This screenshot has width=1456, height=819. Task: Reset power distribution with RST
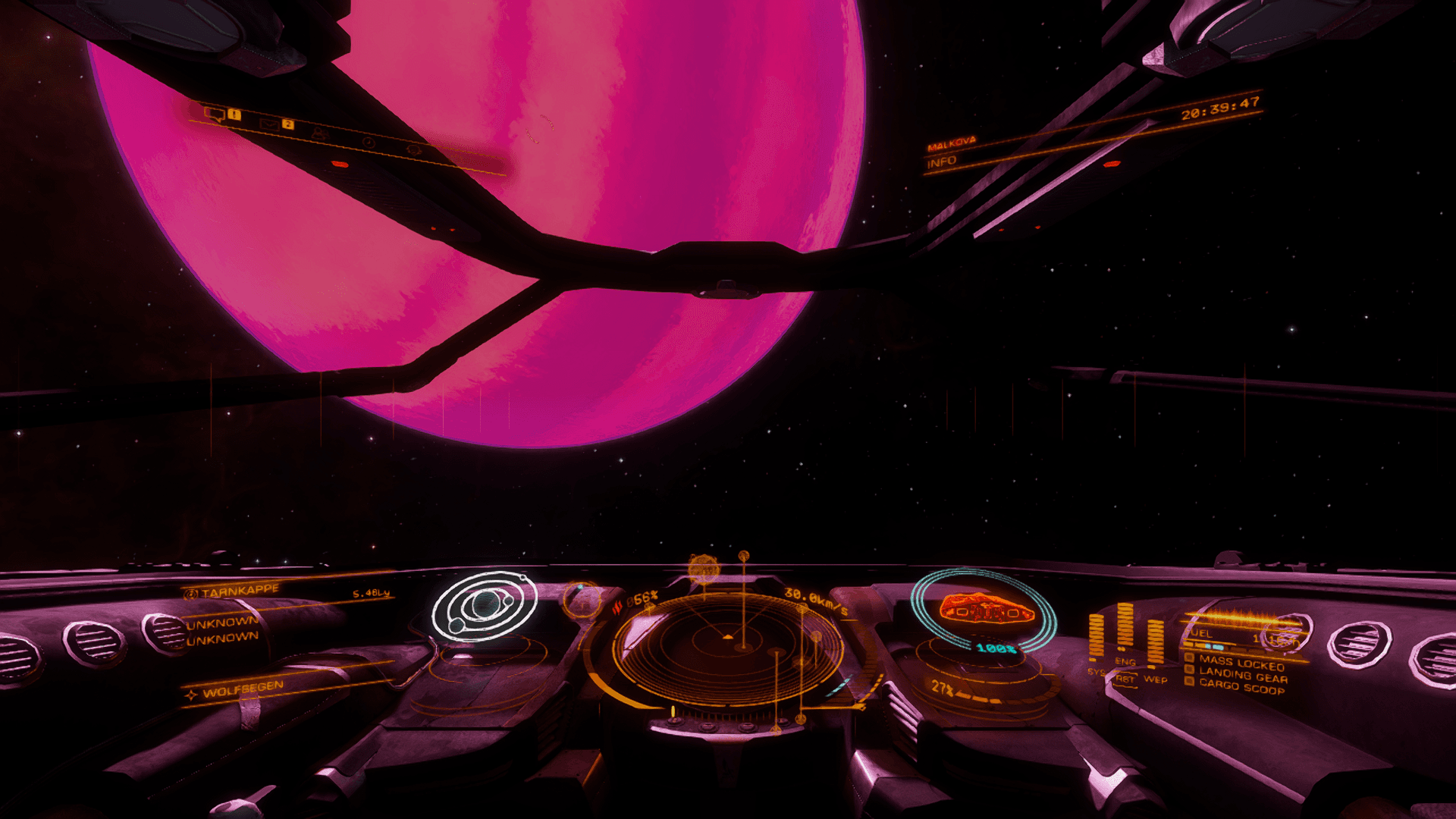pyautogui.click(x=1125, y=679)
